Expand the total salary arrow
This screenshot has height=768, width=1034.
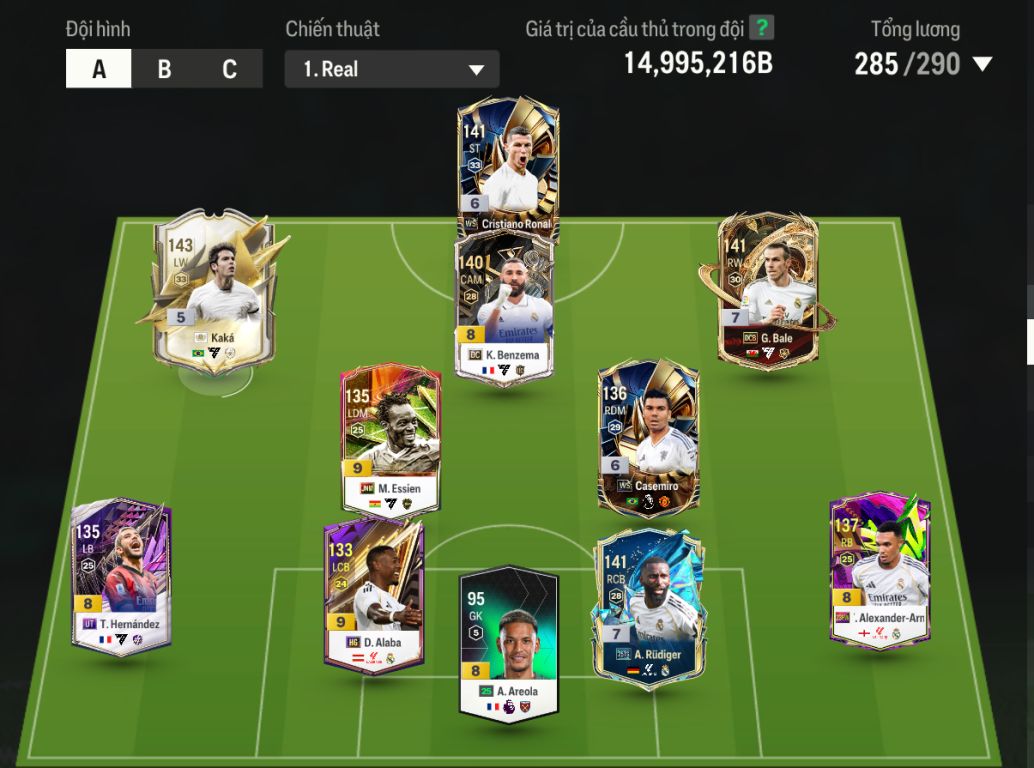(x=982, y=65)
